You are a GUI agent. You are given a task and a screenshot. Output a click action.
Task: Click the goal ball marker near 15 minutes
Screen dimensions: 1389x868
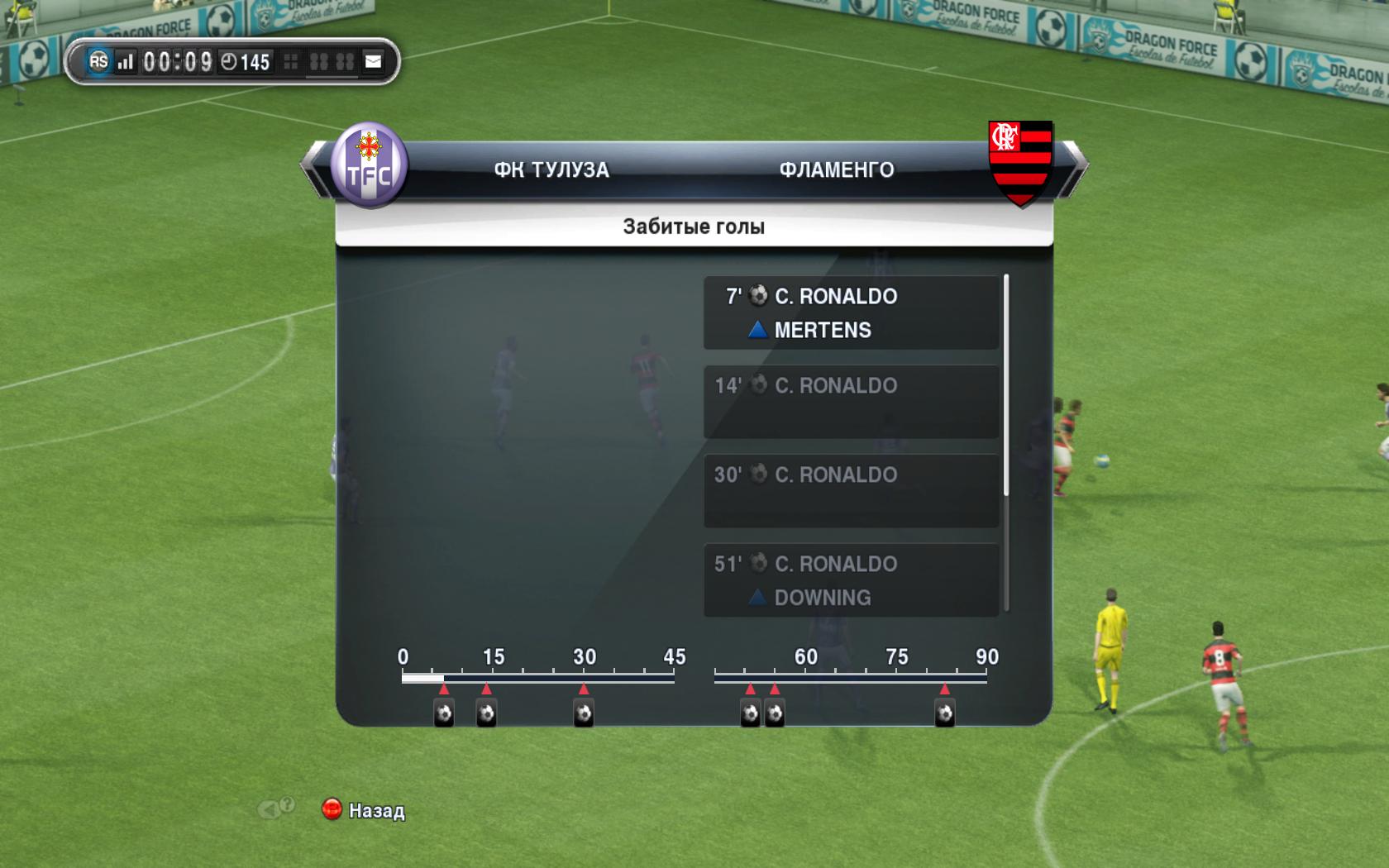pos(486,713)
